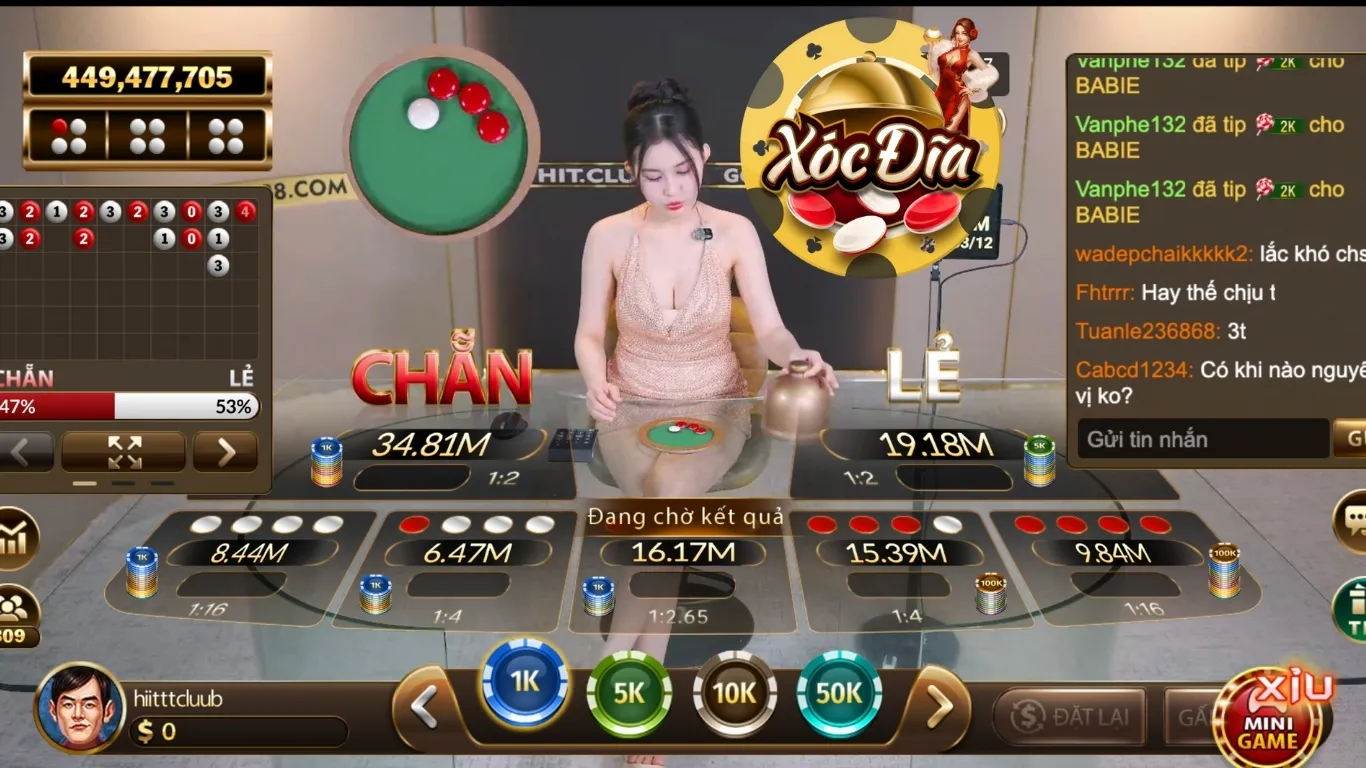1366x768 pixels.
Task: Send a message with the Gửi button
Action: pos(1355,439)
